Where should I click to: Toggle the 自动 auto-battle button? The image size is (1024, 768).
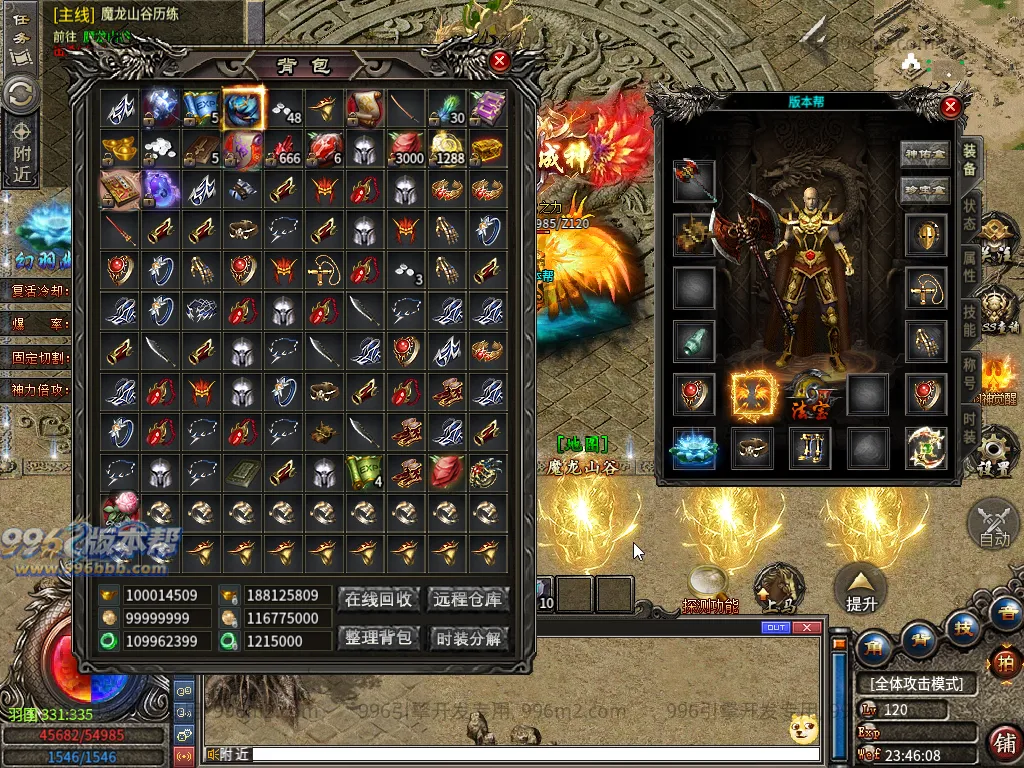point(994,525)
